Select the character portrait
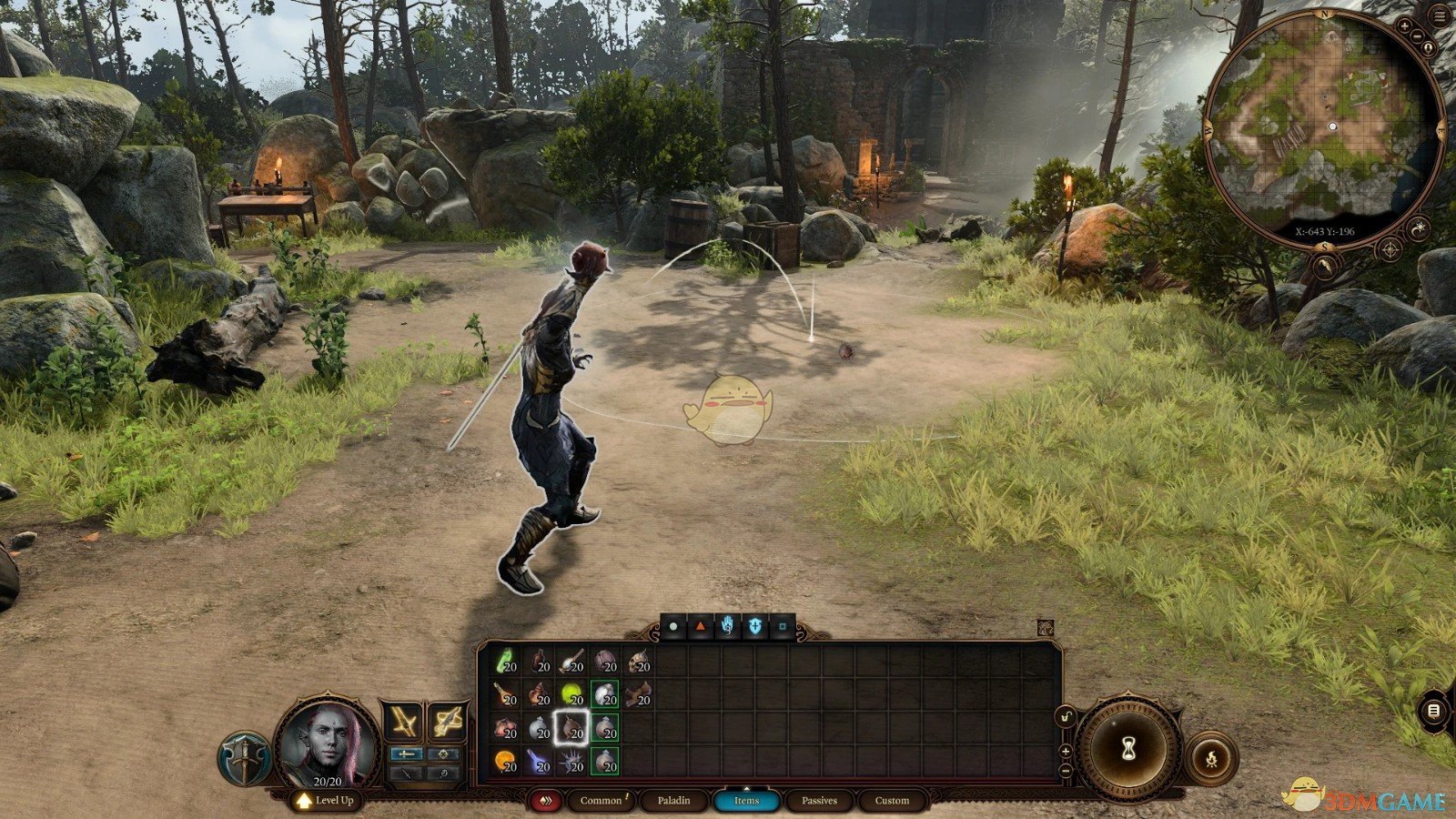Screen dimensions: 1456x819 pyautogui.click(x=328, y=742)
